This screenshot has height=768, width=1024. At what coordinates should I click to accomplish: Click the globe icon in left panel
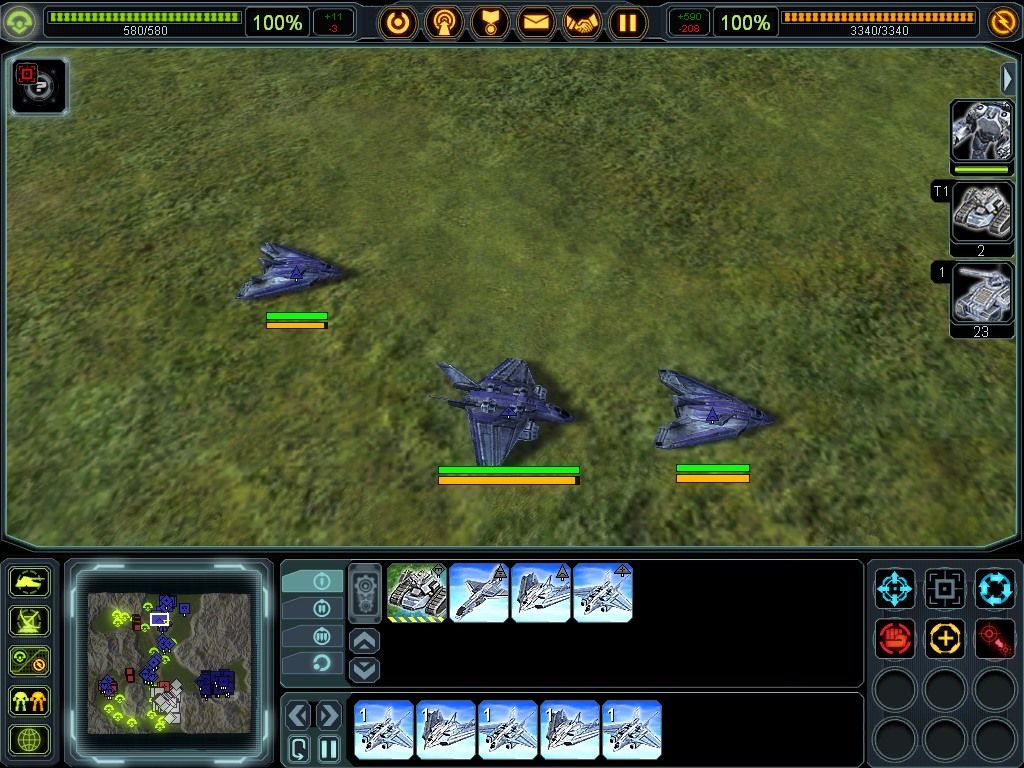[x=30, y=741]
